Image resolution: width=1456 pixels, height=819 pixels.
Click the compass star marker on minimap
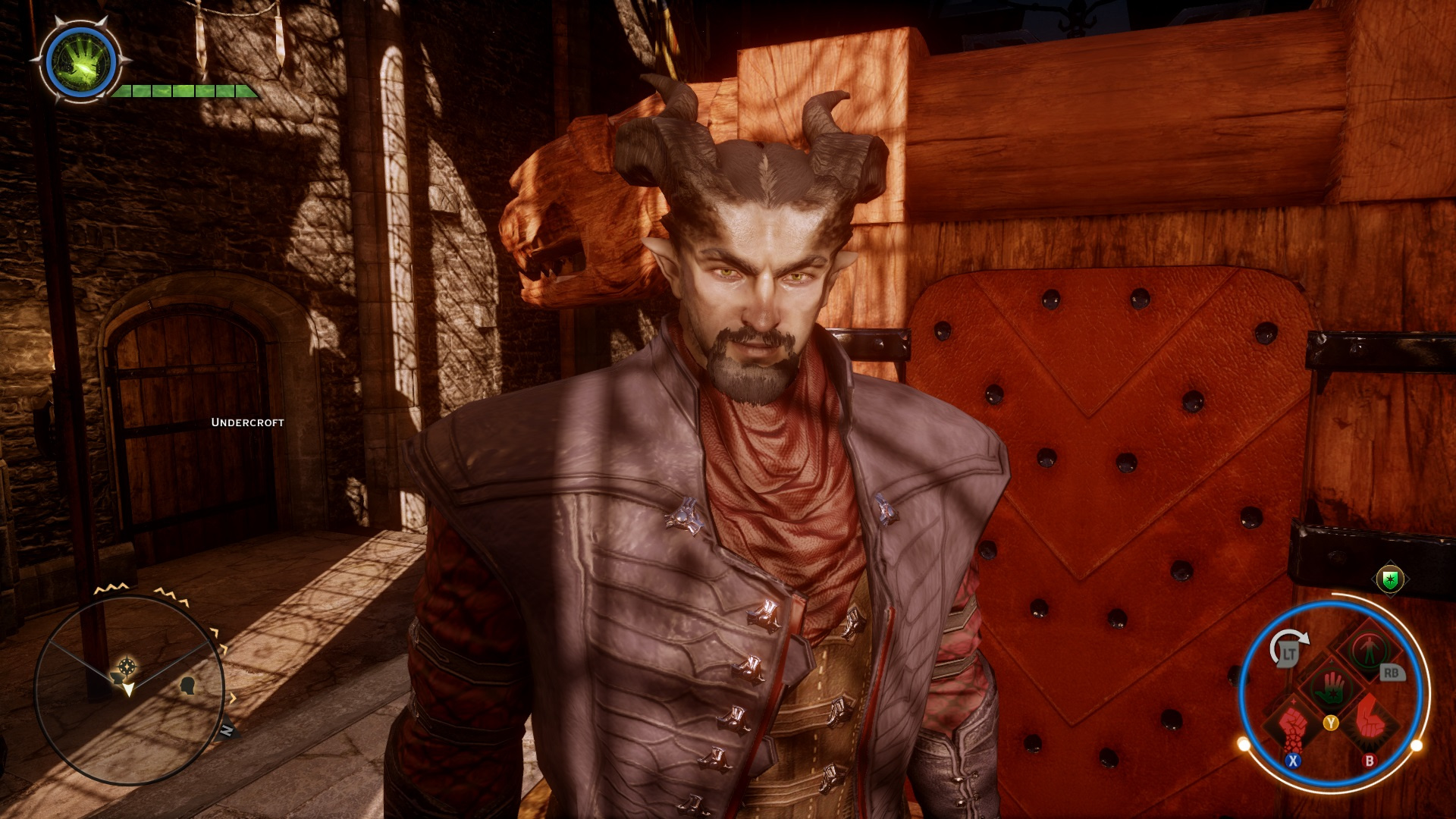coord(127,667)
